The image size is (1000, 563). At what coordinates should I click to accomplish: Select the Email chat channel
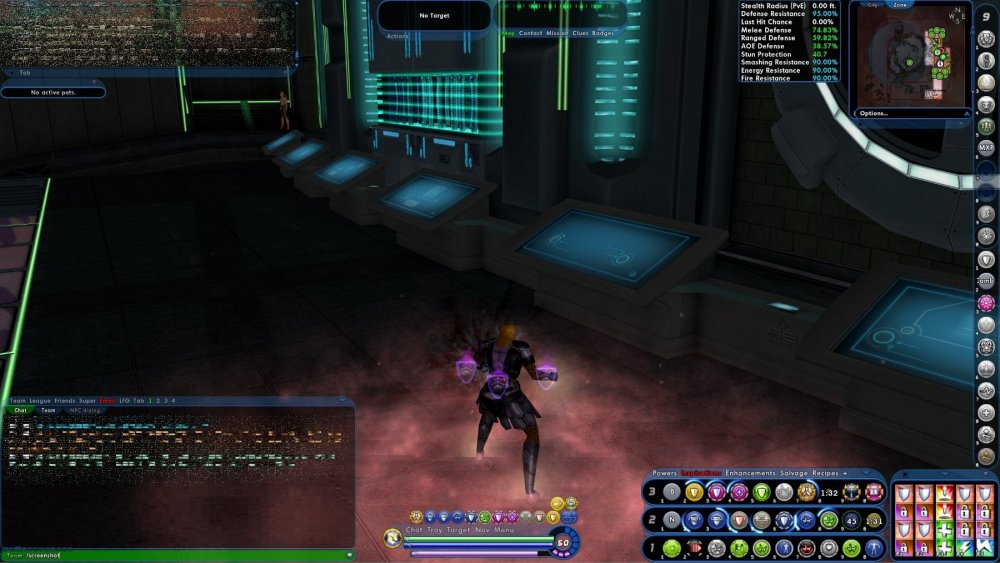[107, 400]
